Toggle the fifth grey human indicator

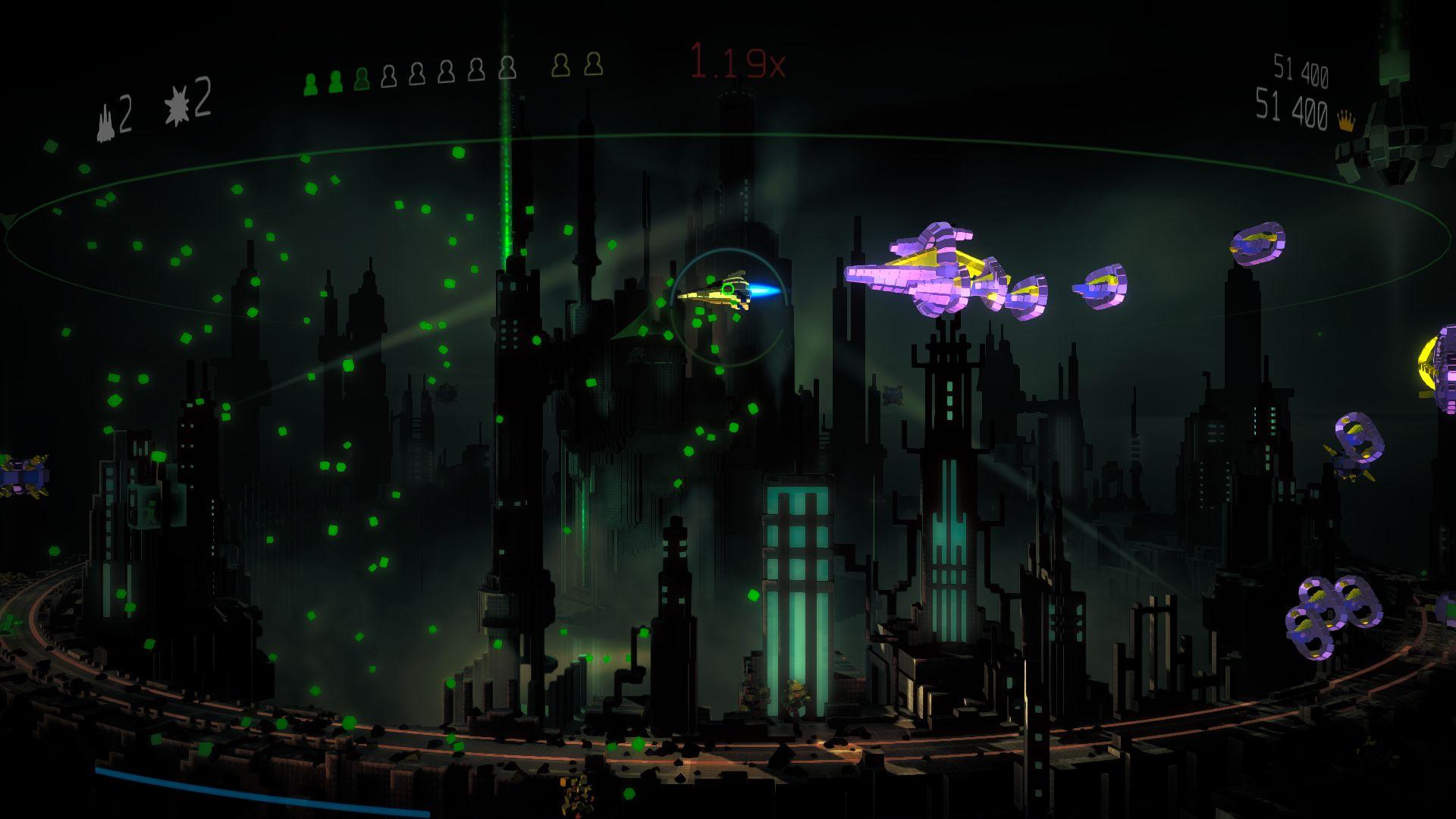click(507, 72)
